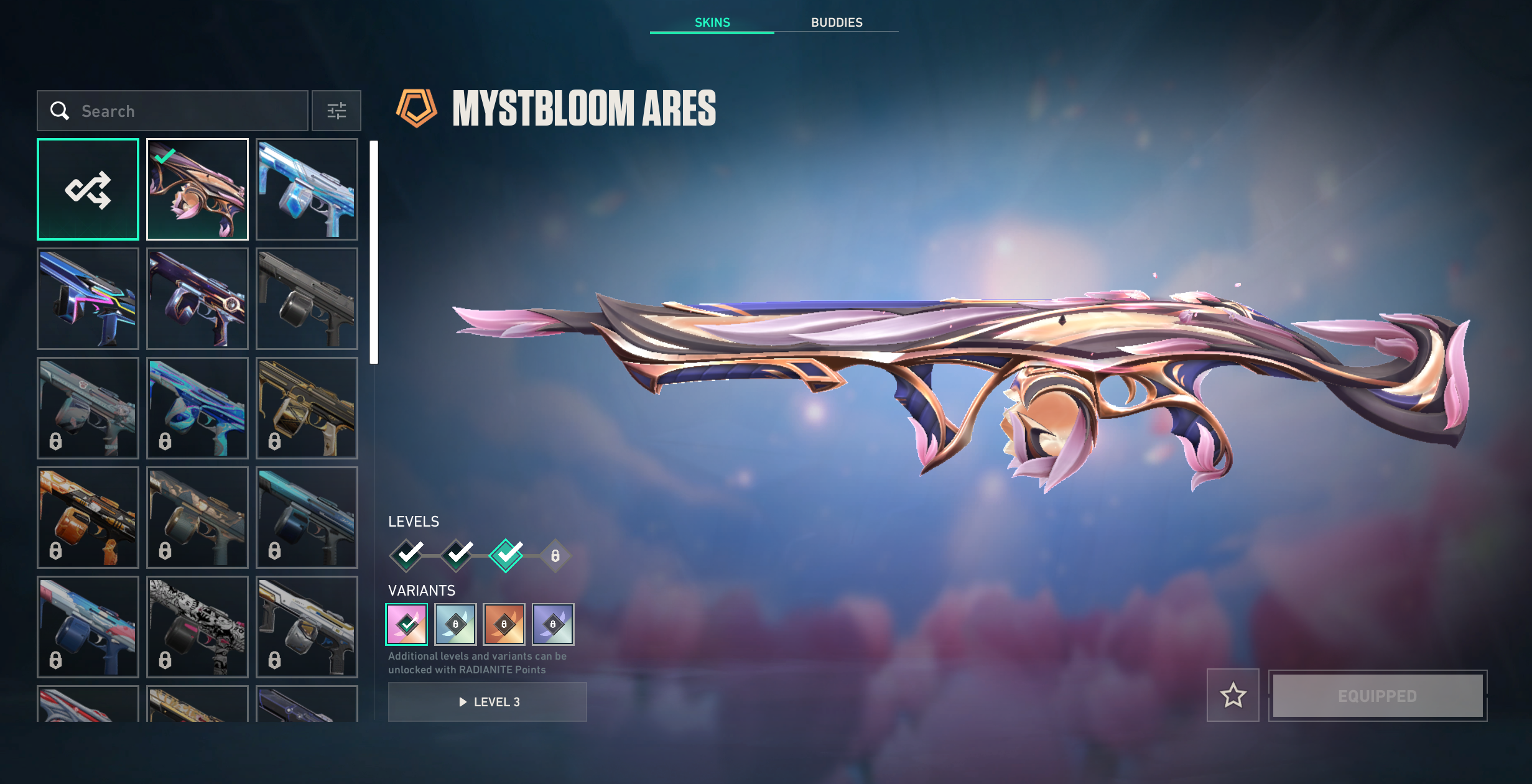Screen dimensions: 1532x784
Task: Select the first level checkmark
Action: pyautogui.click(x=408, y=555)
